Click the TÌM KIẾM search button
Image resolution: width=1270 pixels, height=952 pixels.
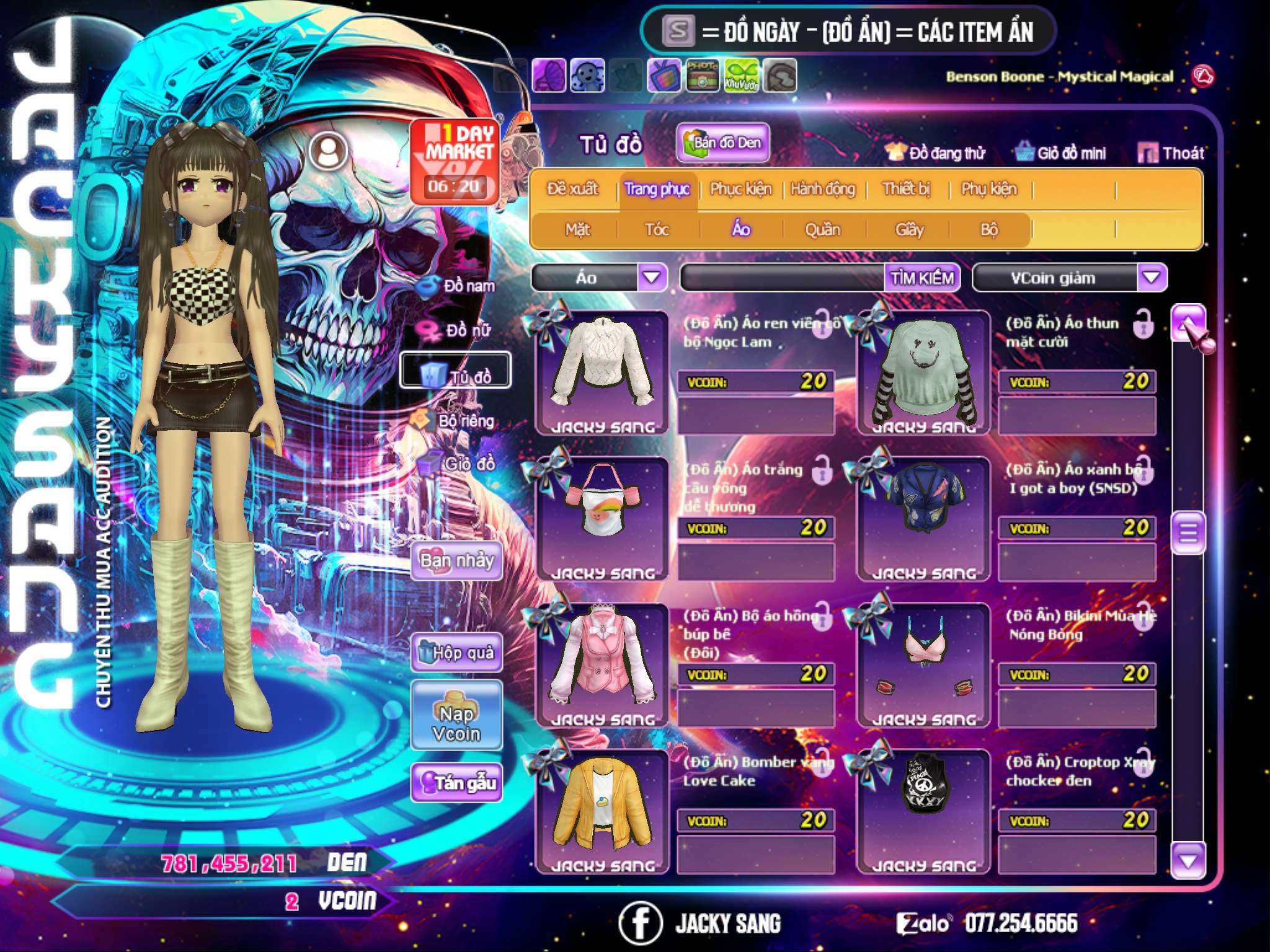tap(921, 278)
